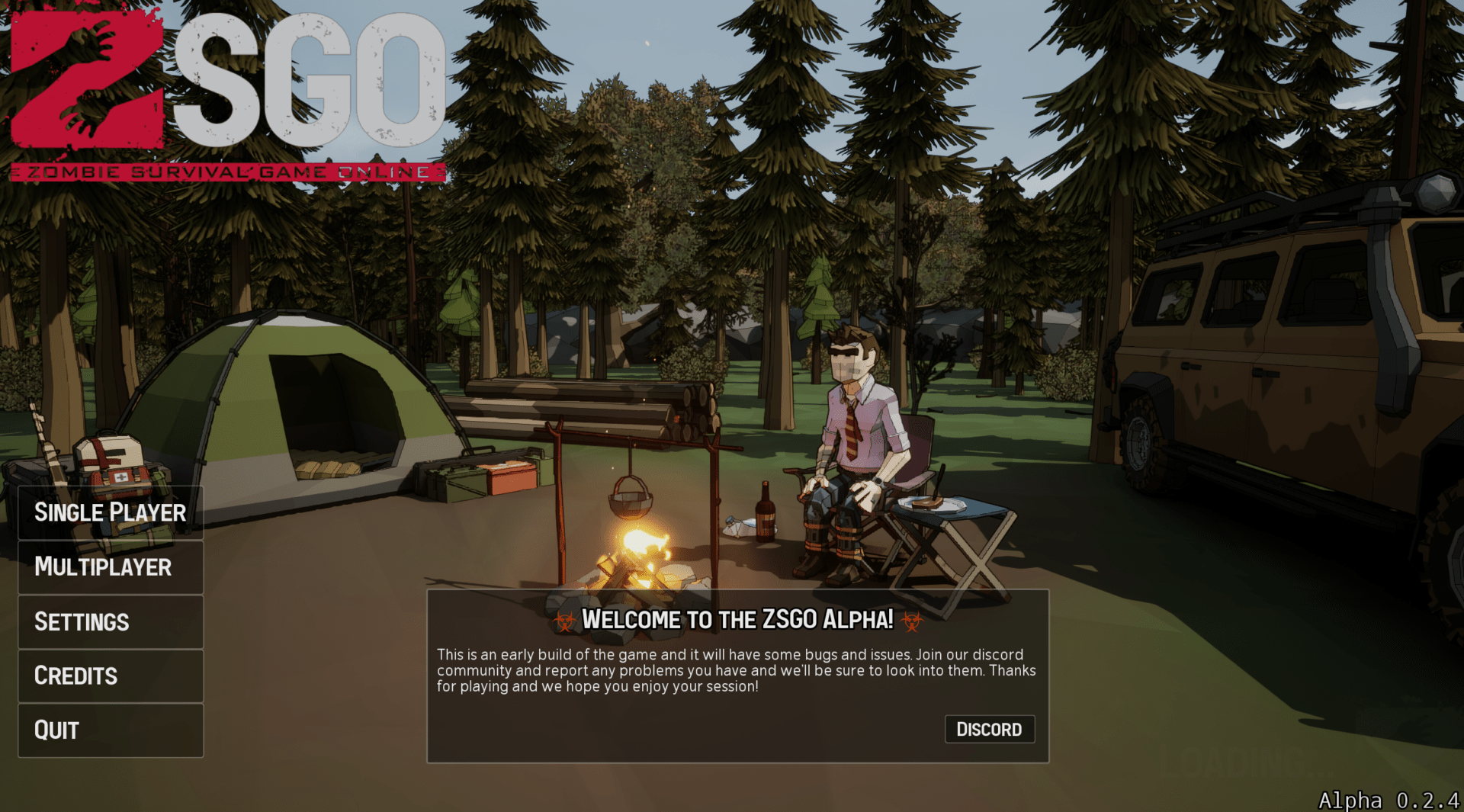The height and width of the screenshot is (812, 1464).
Task: Start a Single Player game
Action: (x=111, y=512)
